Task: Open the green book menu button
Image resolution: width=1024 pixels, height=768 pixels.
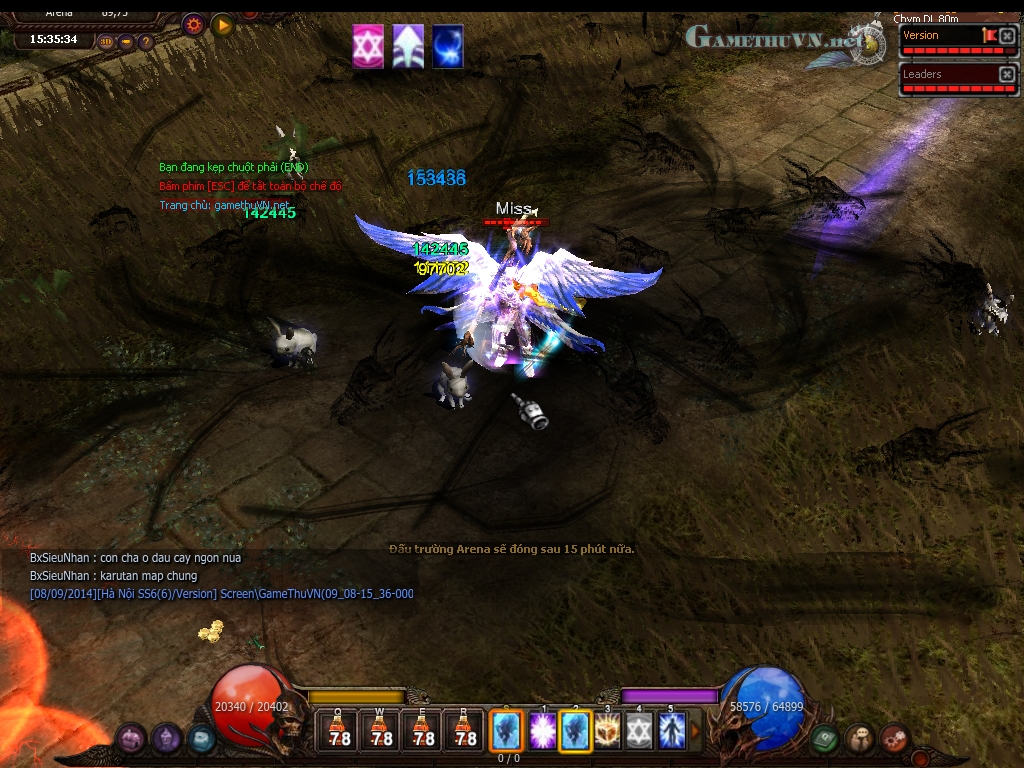Action: 824,739
